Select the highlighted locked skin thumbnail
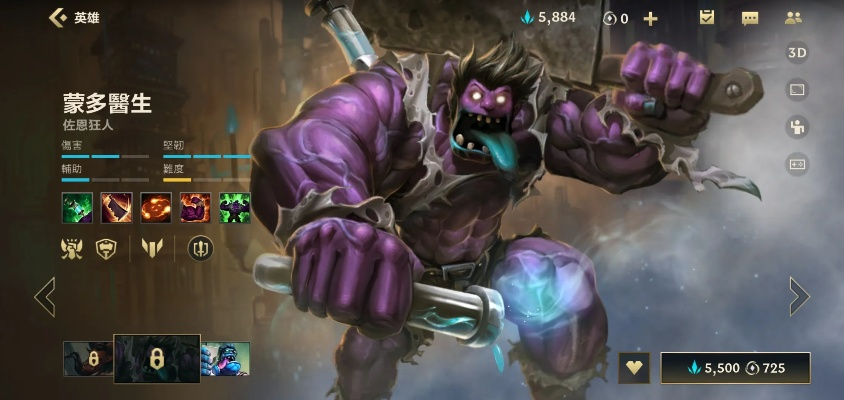 tap(157, 358)
